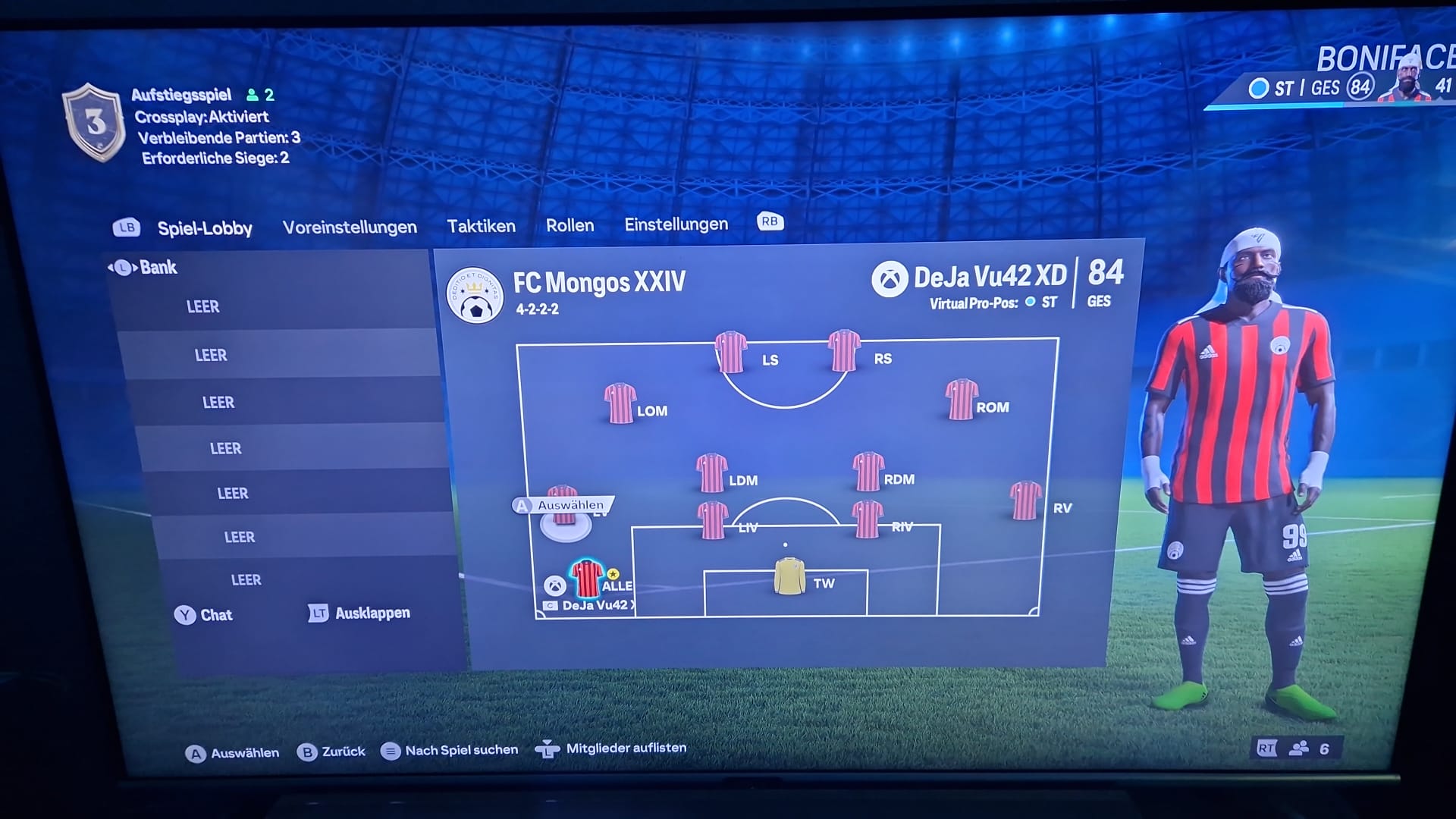Viewport: 1456px width, 819px height.
Task: Switch to the Spiel-Lobby tab
Action: 204,228
